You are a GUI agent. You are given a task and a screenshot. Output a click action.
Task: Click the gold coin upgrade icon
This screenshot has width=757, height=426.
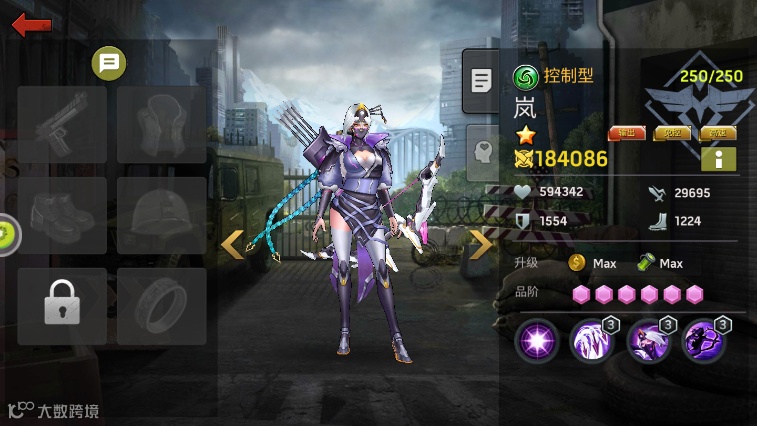coord(577,263)
